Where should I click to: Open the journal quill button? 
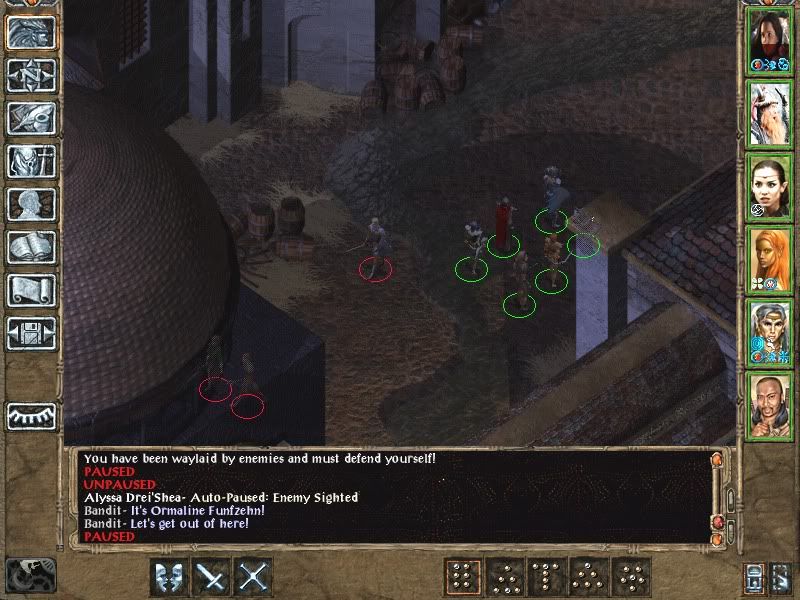coord(31,118)
